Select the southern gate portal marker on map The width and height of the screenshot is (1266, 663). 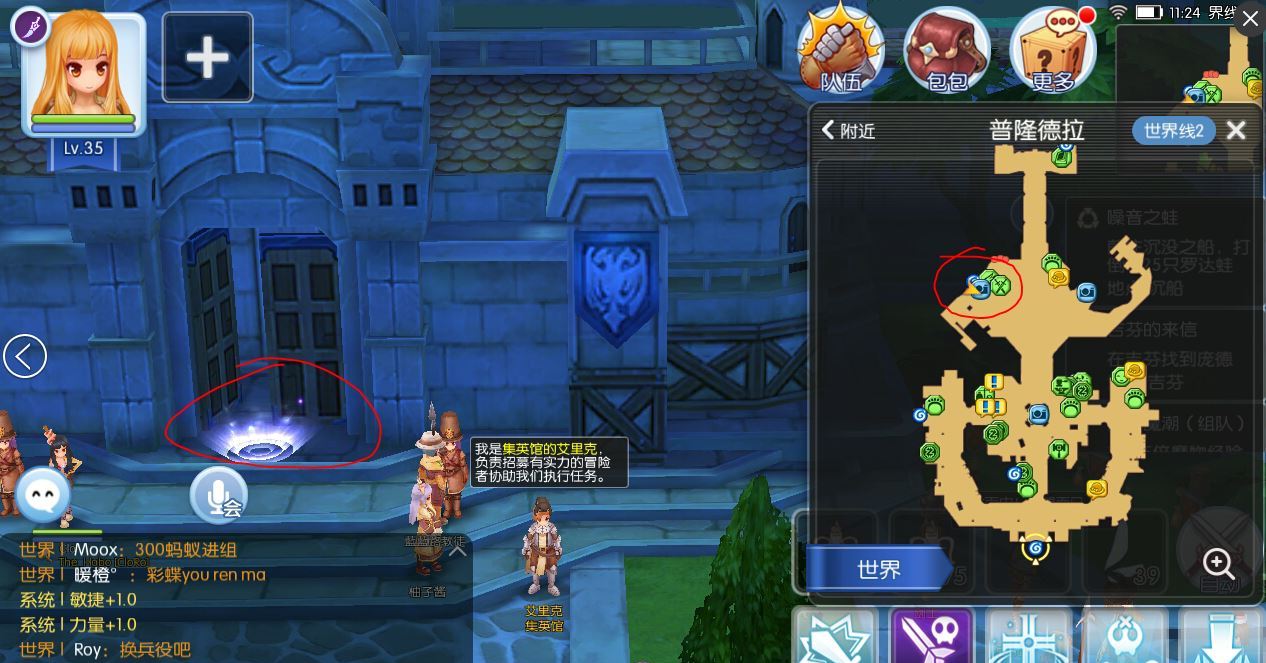1035,548
